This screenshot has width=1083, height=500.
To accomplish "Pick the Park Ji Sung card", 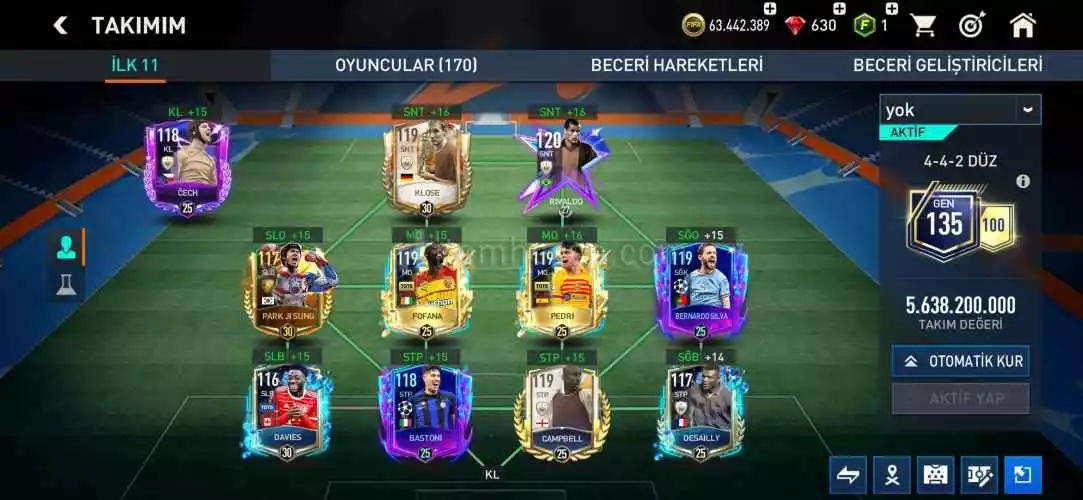I will 288,289.
